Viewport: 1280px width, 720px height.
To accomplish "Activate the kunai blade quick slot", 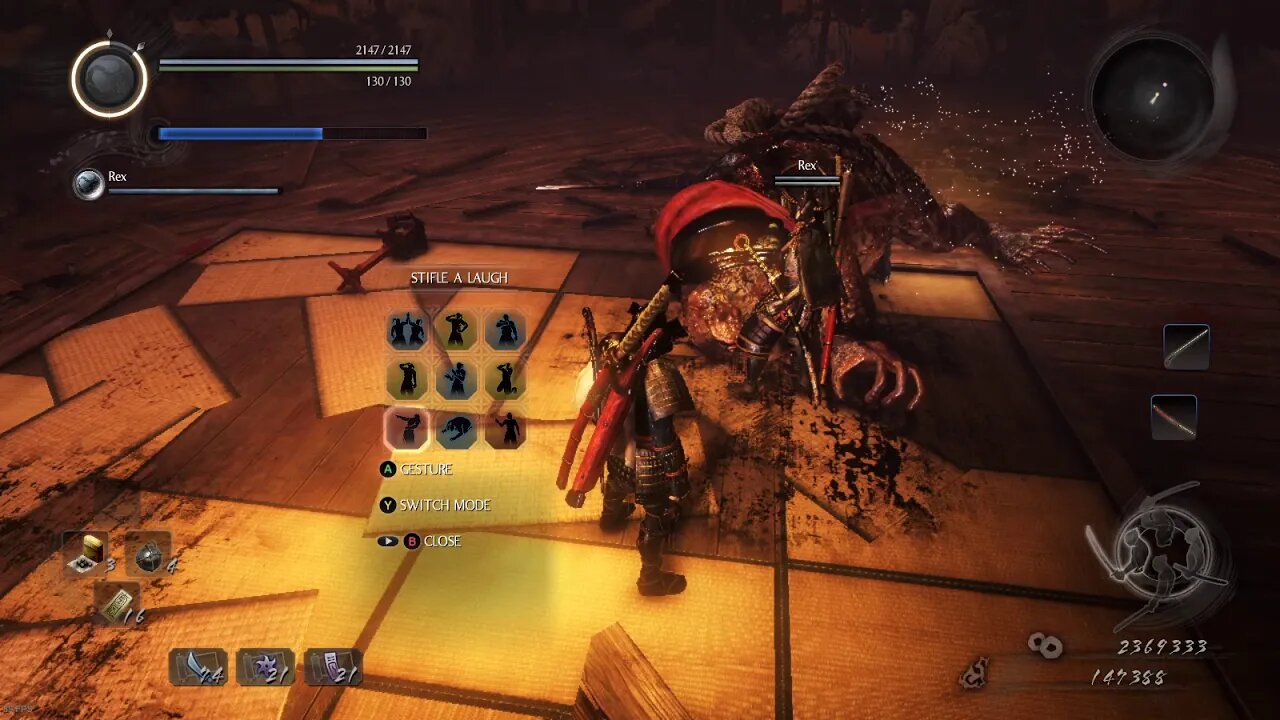I will click(x=196, y=666).
